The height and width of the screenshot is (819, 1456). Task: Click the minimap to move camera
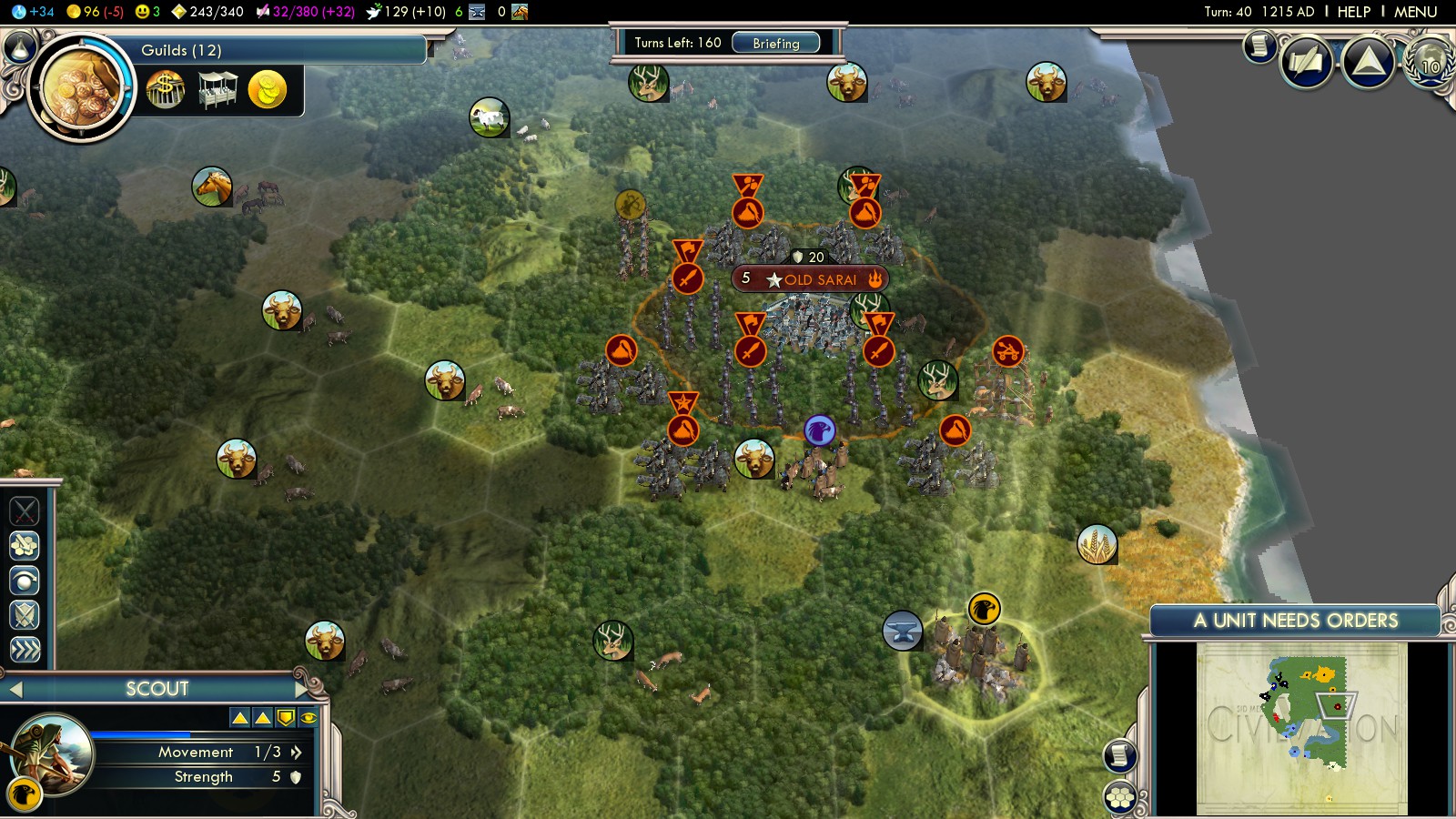tap(1301, 728)
